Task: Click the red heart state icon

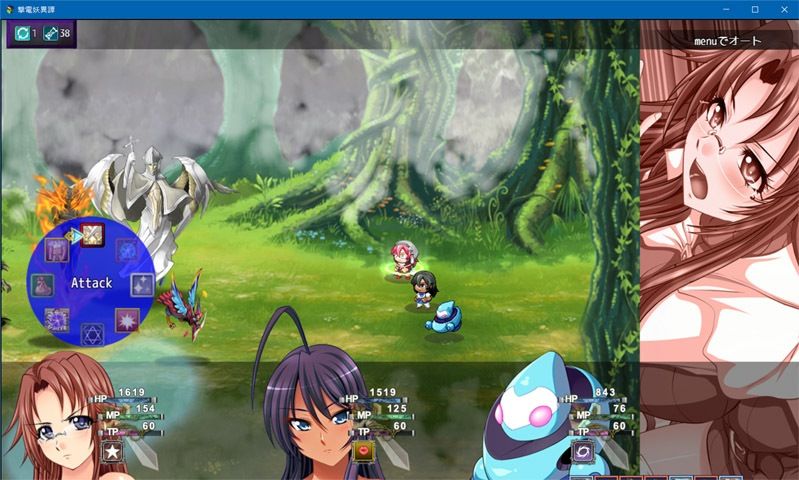Action: 363,452
